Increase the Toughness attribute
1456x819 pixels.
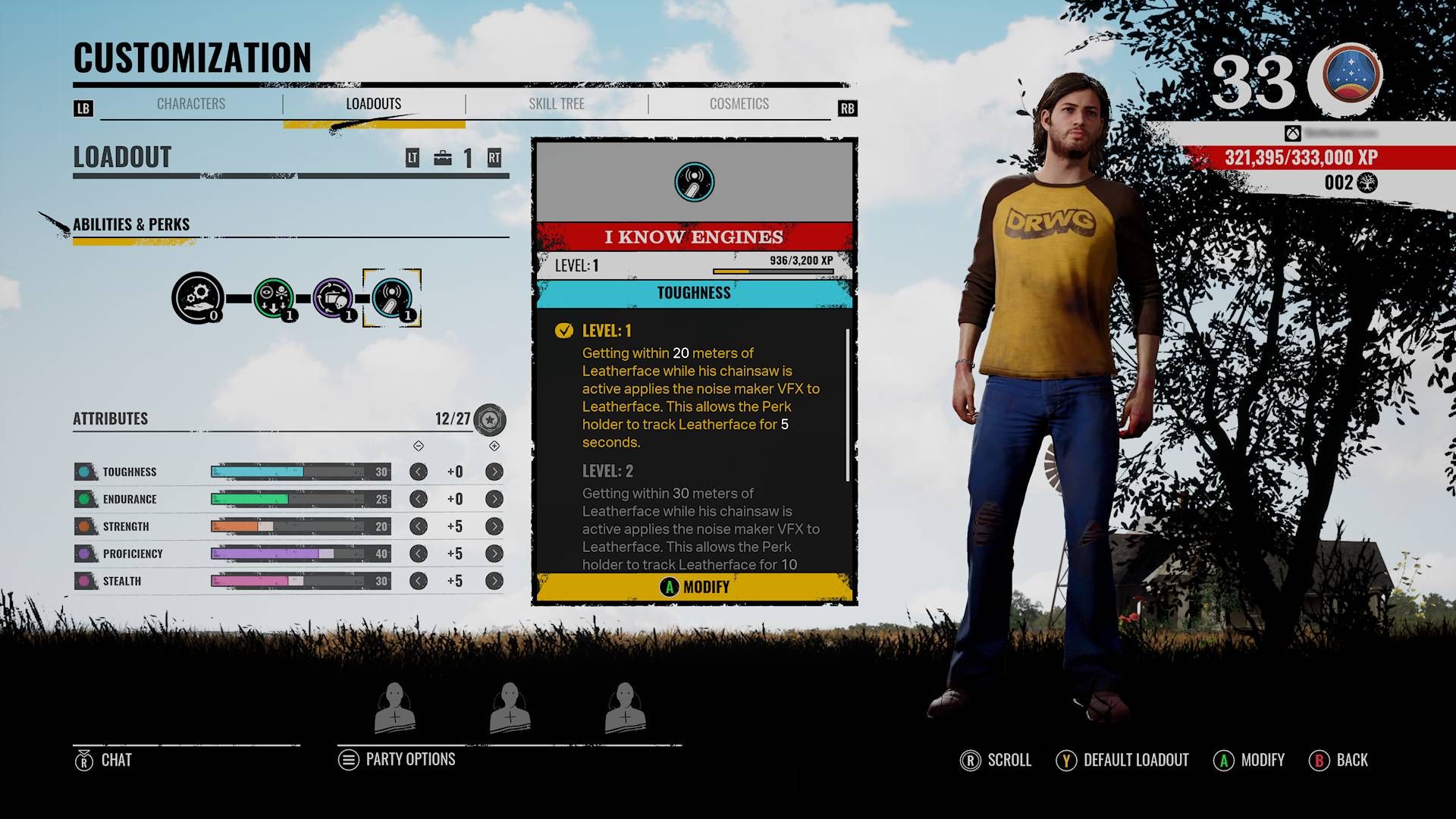(494, 472)
